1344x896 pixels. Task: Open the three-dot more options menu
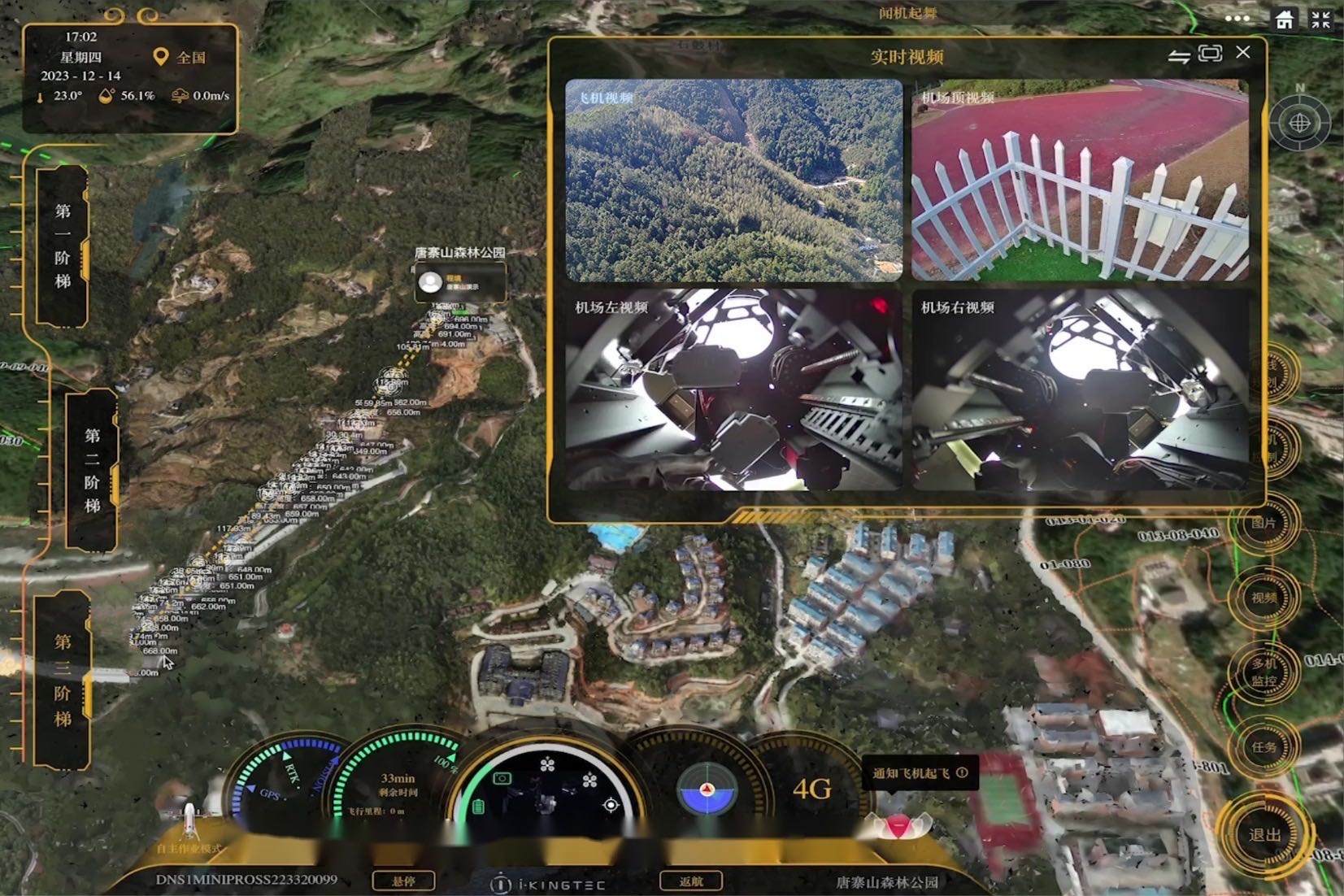coord(1237,19)
